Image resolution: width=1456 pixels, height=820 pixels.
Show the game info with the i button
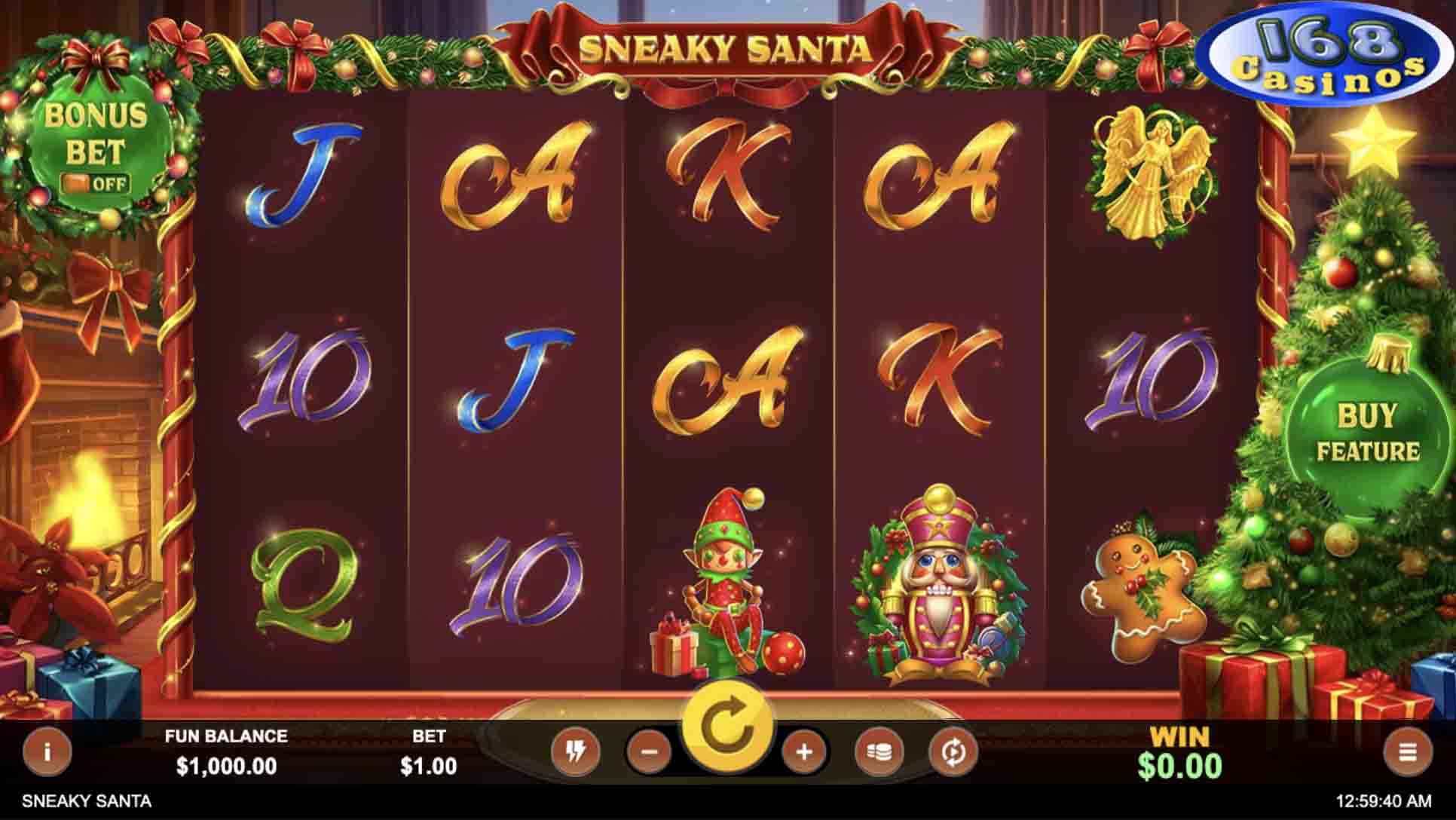point(47,751)
